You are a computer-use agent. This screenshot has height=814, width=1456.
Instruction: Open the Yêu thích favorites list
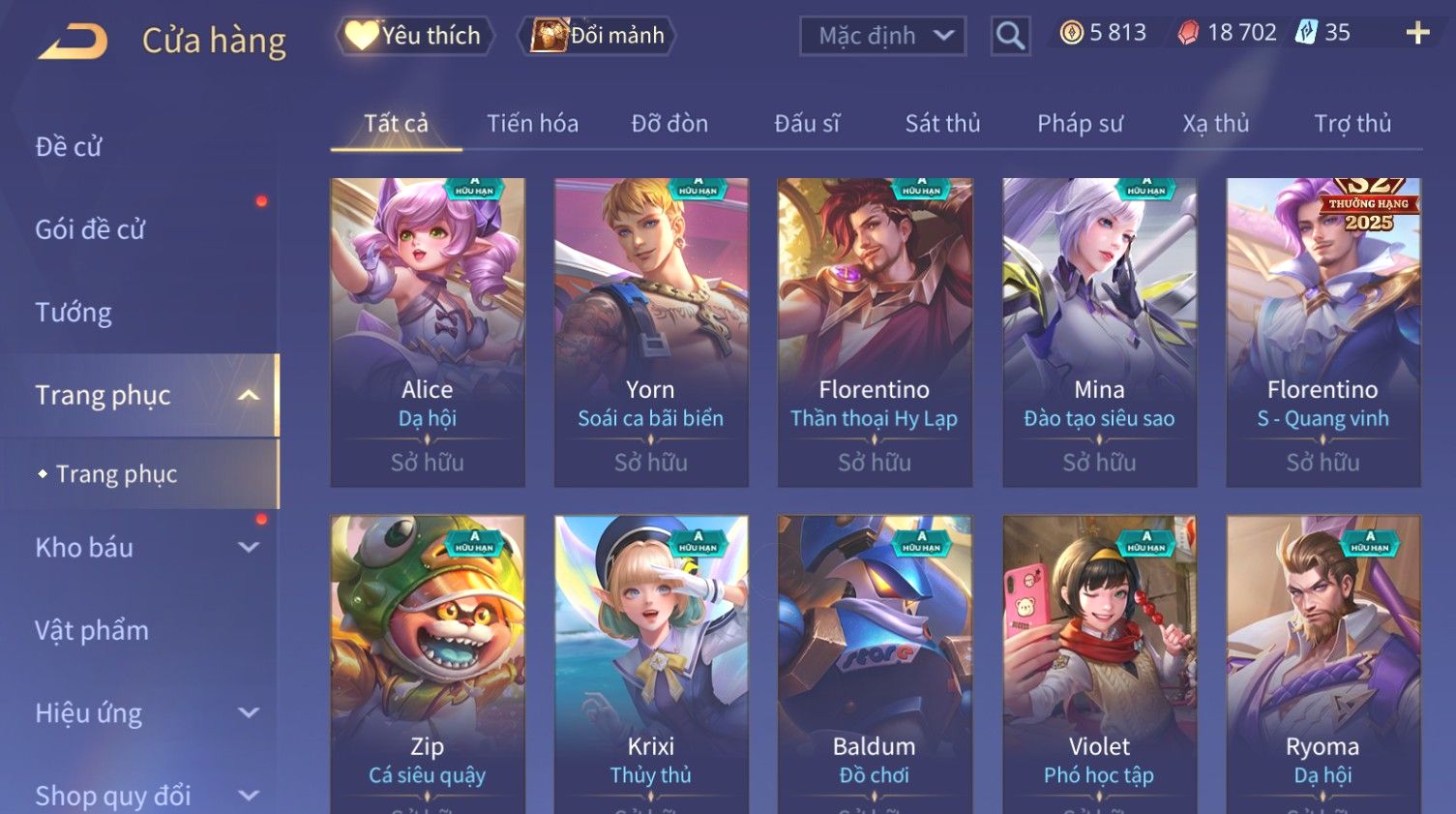(x=416, y=36)
